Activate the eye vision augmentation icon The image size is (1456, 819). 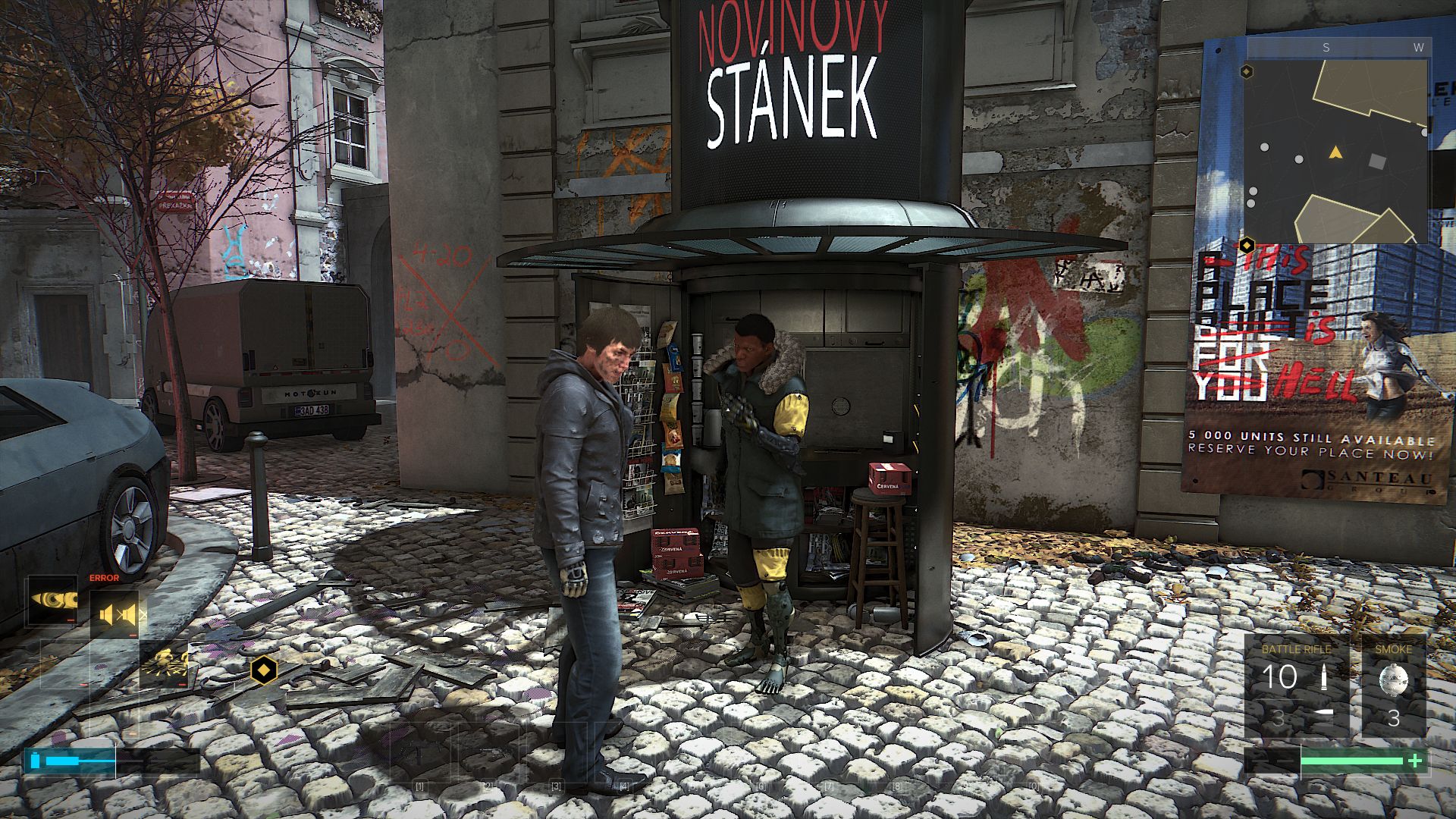(x=53, y=601)
